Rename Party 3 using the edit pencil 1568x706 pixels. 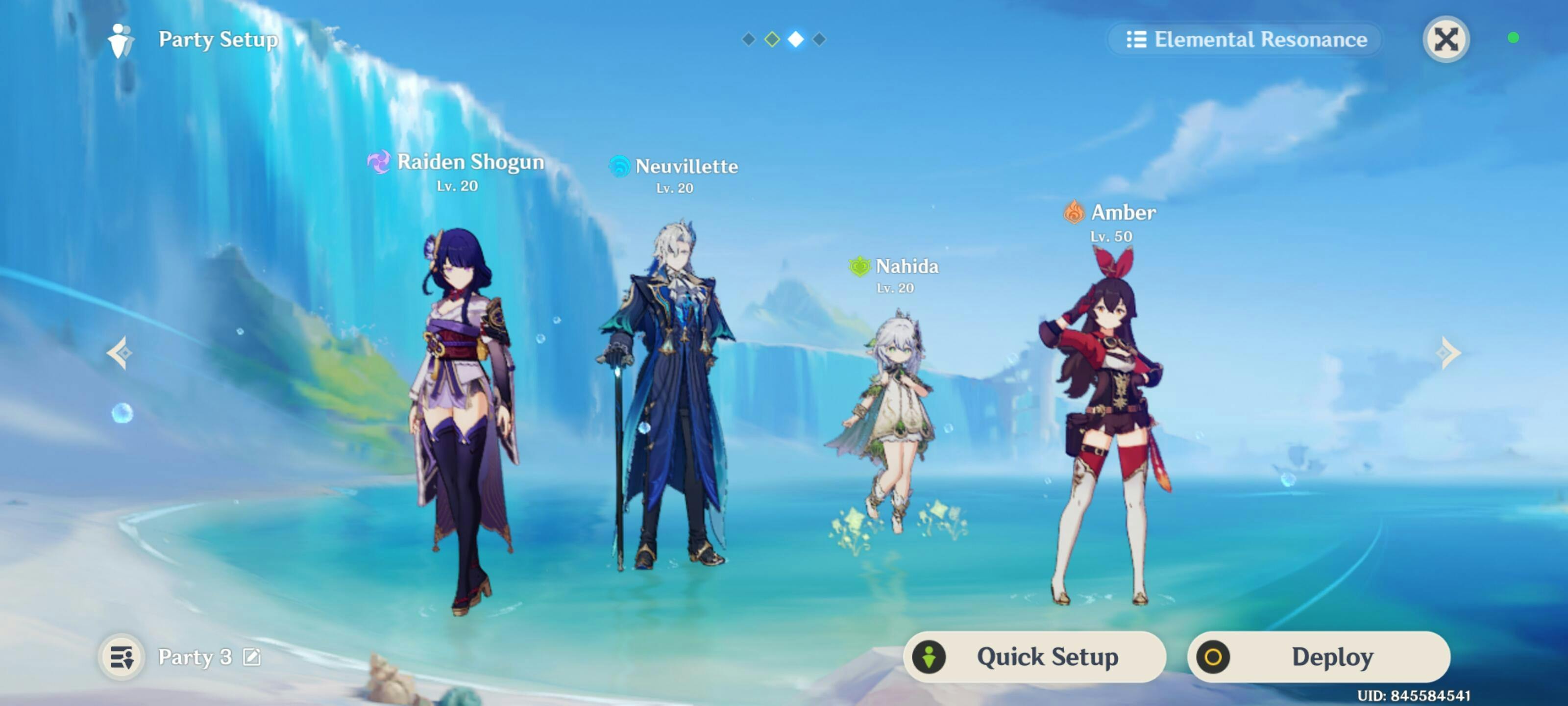click(251, 656)
